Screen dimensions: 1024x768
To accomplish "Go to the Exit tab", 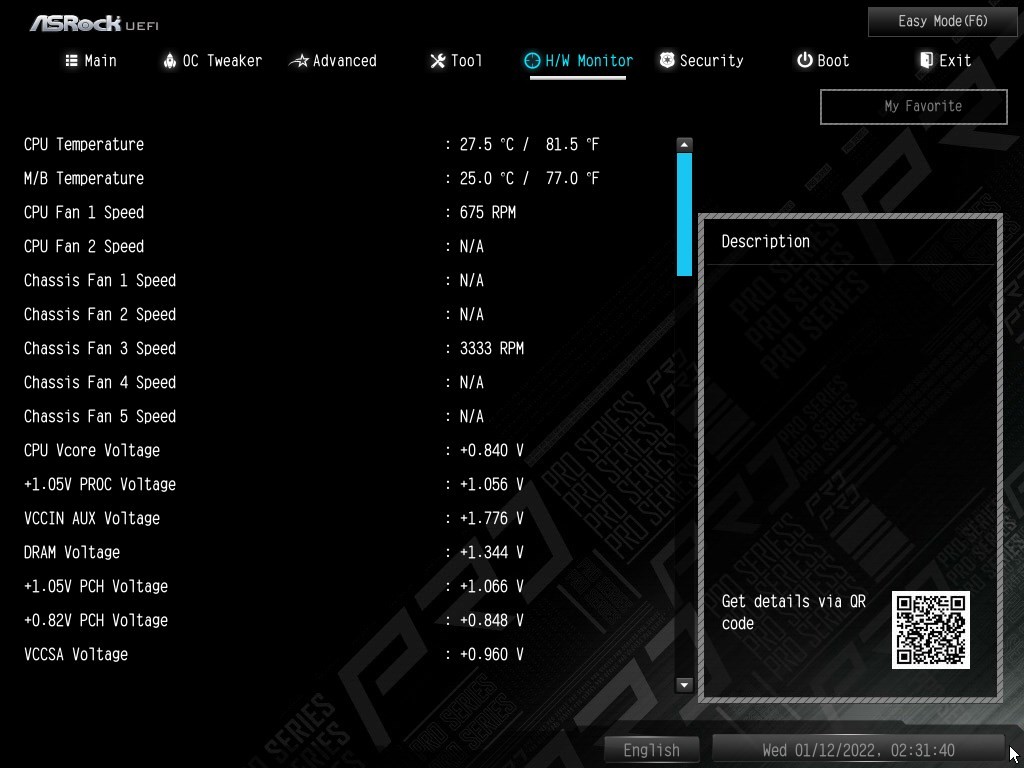I will [x=945, y=61].
